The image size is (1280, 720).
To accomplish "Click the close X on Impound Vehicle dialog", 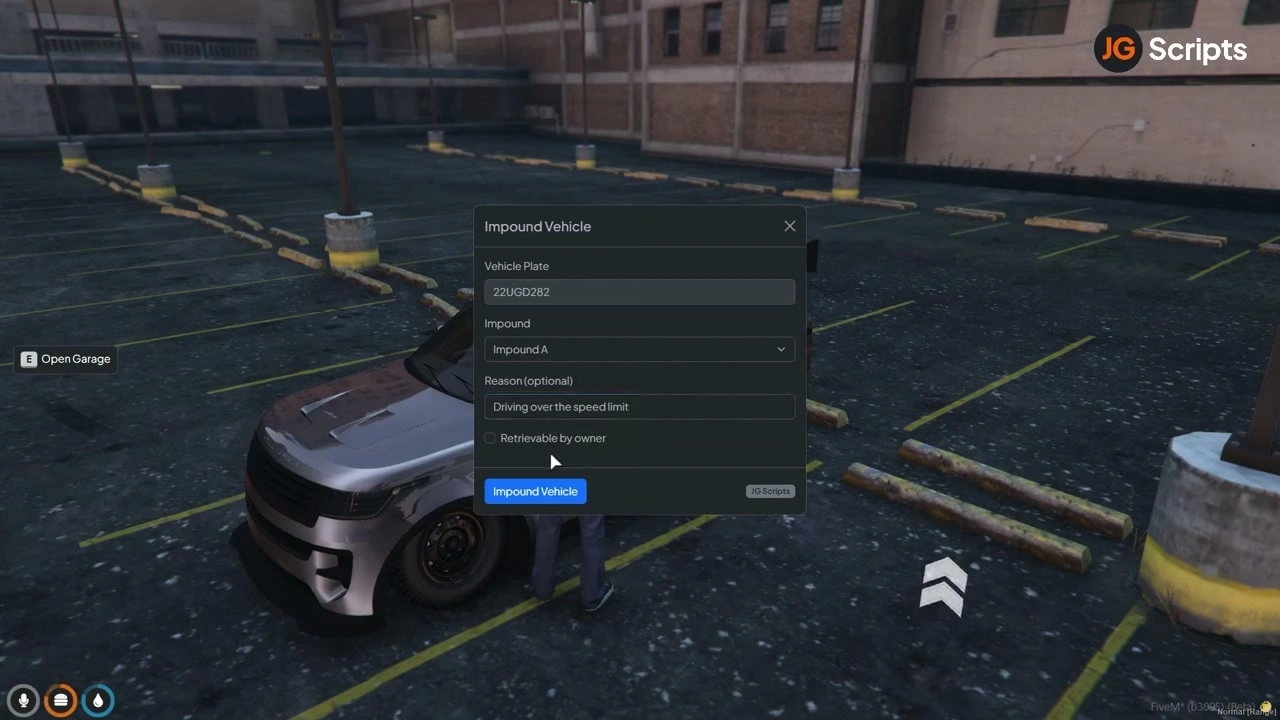I will [x=790, y=226].
